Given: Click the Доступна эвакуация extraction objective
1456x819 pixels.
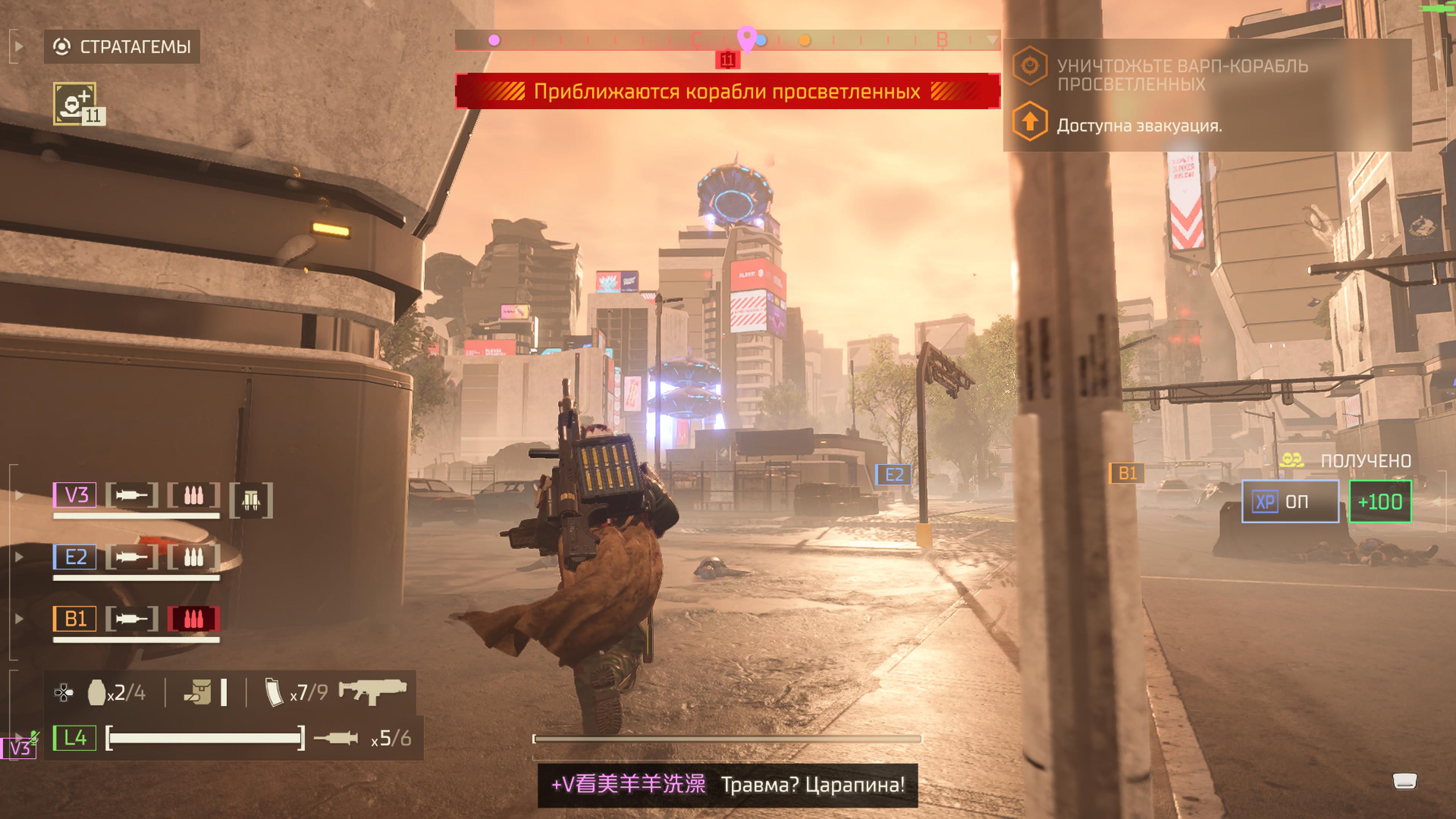Looking at the screenshot, I should pos(1138,126).
